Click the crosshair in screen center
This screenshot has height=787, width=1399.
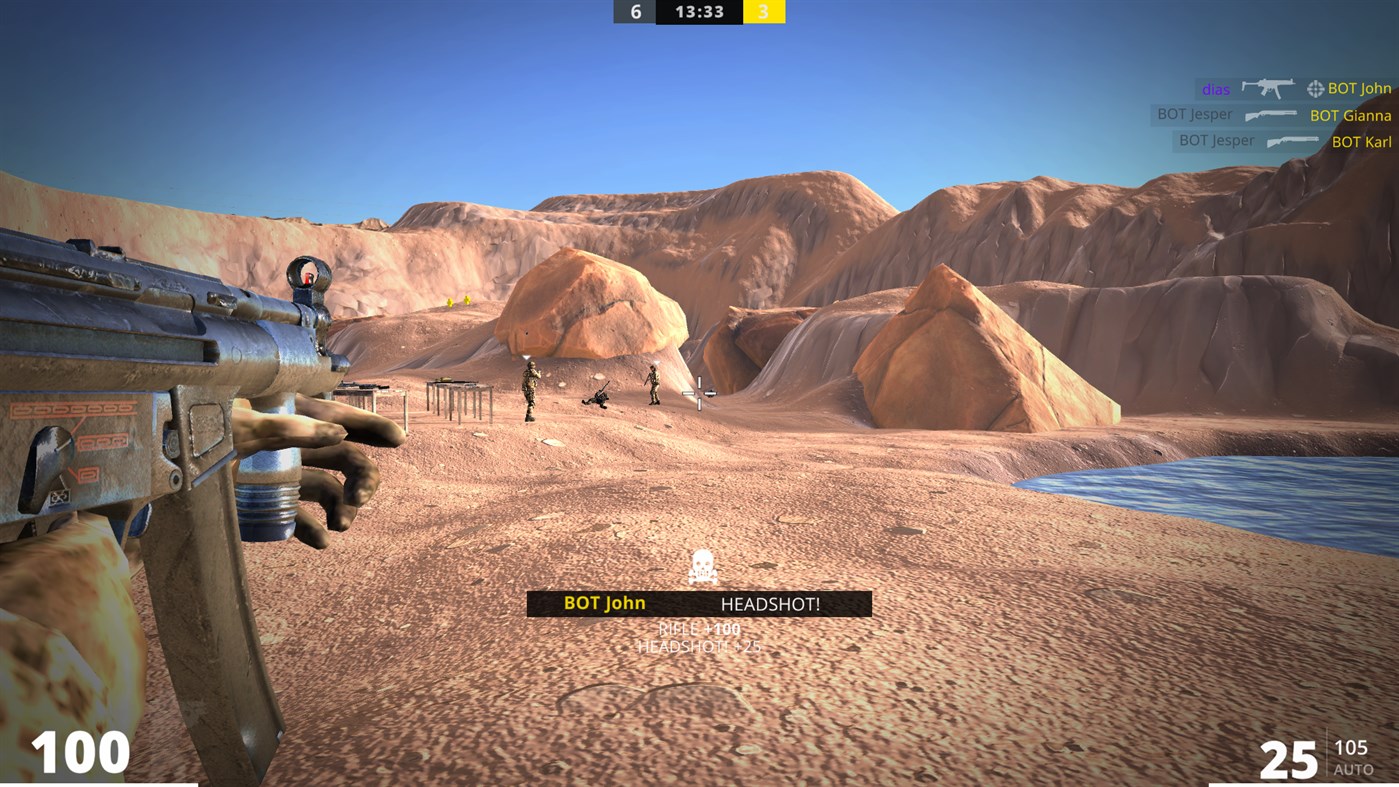point(700,393)
